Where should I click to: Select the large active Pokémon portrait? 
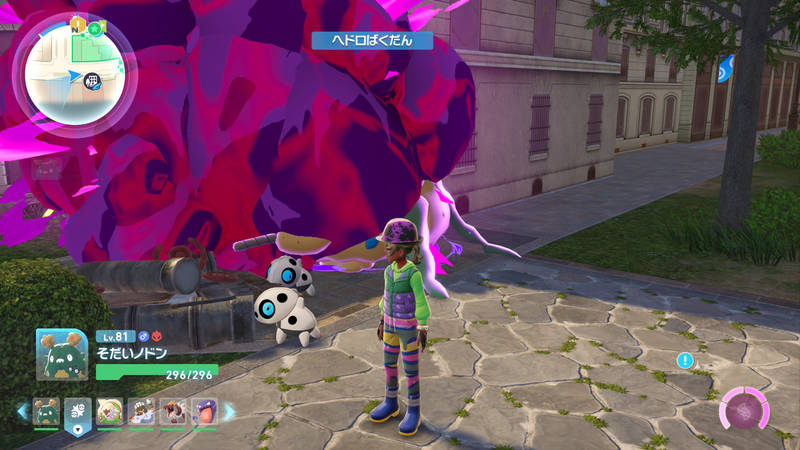coord(60,354)
